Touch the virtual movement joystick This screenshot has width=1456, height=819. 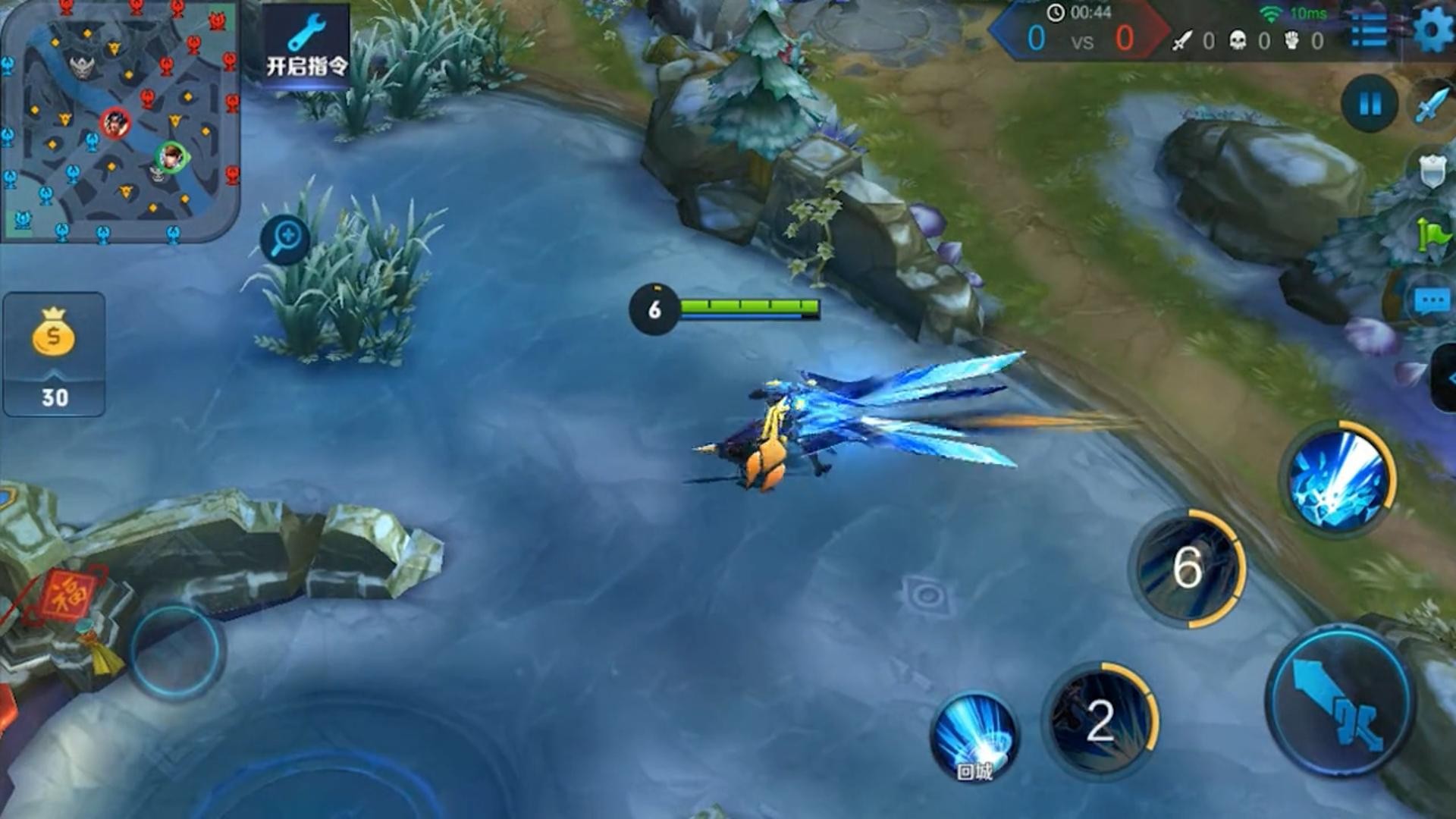click(x=176, y=651)
